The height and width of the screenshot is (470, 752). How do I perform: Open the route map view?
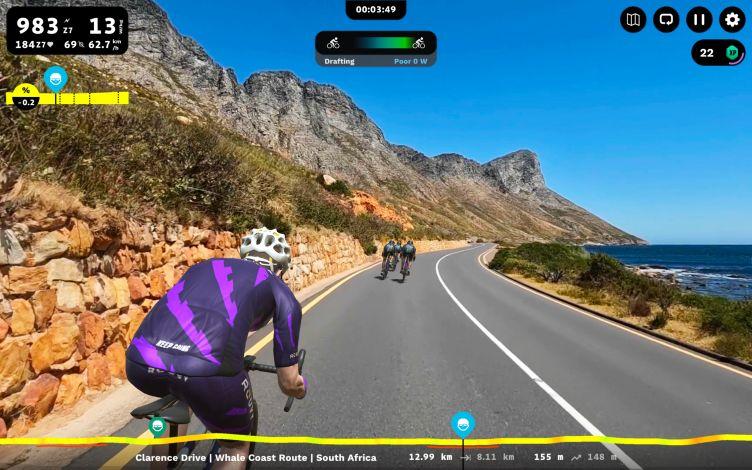[633, 19]
